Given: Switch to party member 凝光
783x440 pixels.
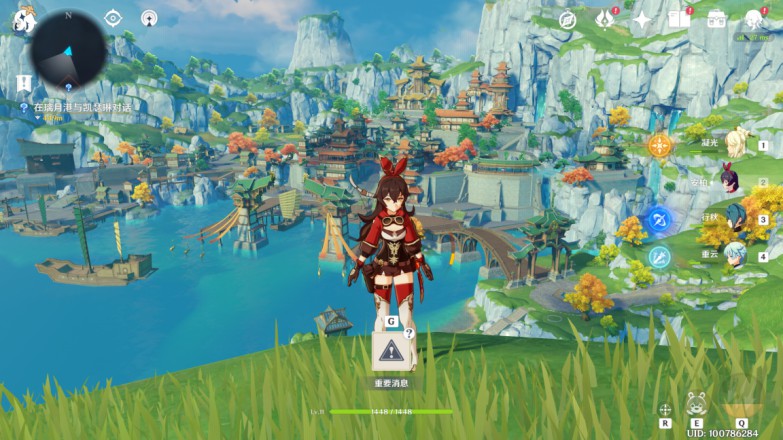Looking at the screenshot, I should 738,143.
